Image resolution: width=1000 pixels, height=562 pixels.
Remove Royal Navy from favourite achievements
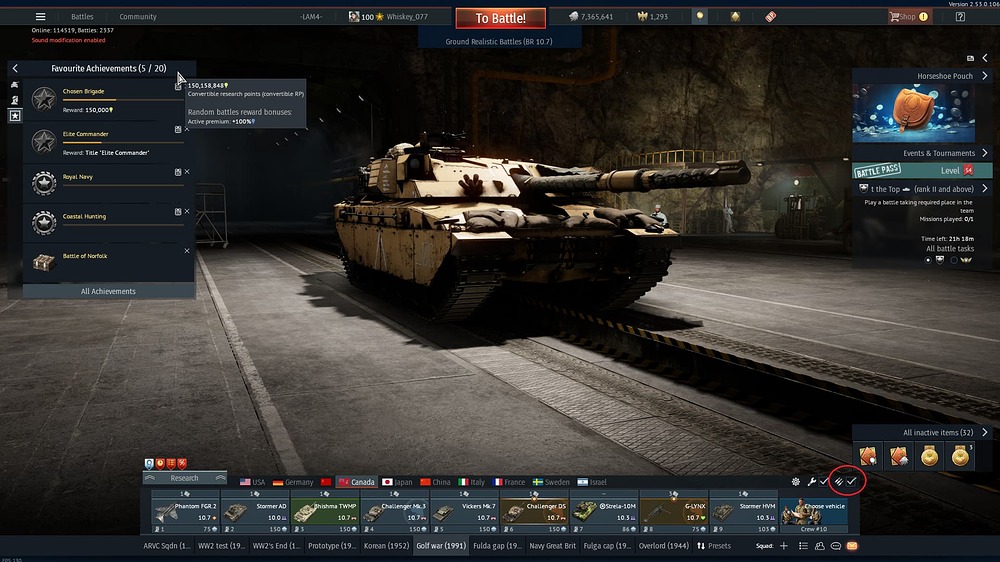[x=187, y=172]
